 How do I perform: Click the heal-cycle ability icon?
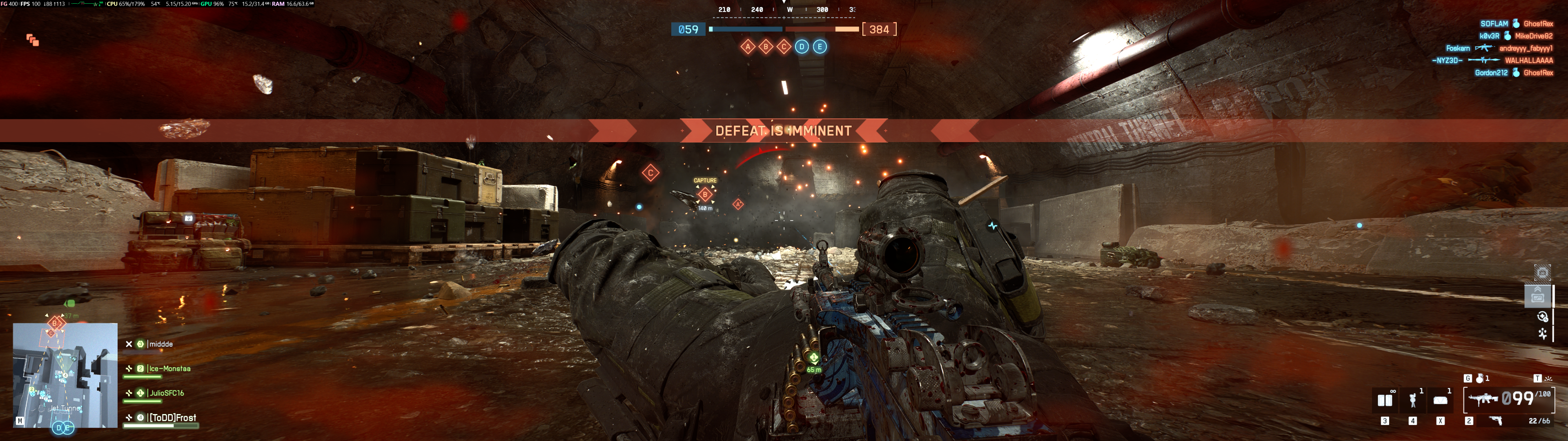(x=1542, y=316)
